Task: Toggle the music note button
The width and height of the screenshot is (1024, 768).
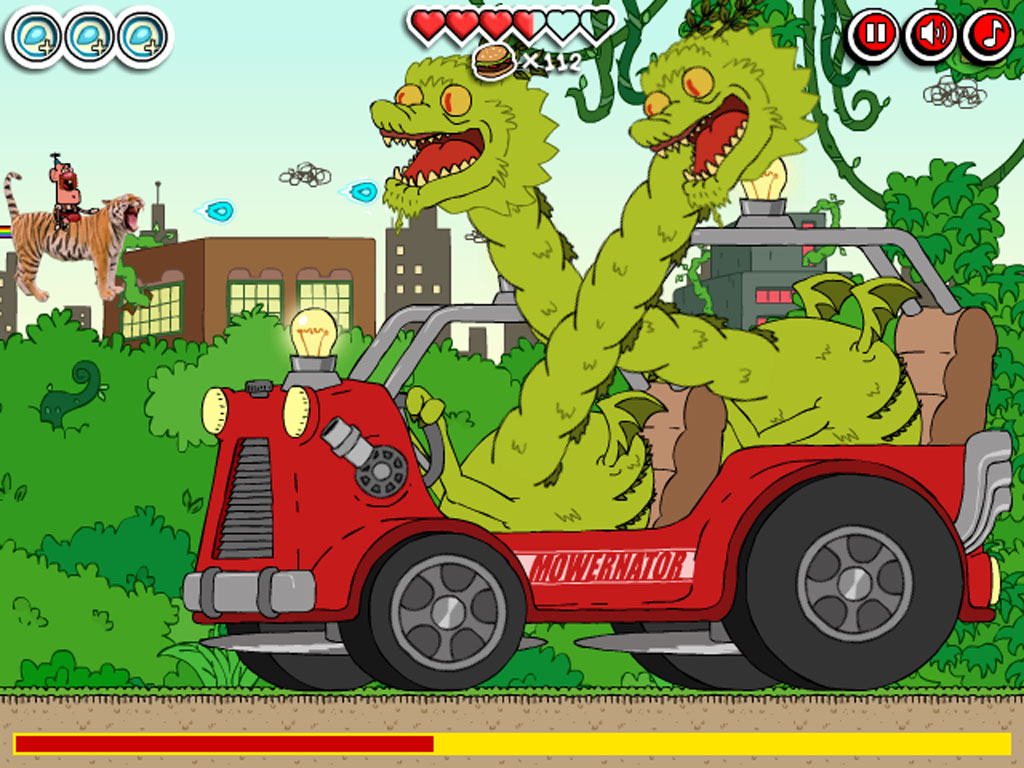Action: [x=989, y=35]
